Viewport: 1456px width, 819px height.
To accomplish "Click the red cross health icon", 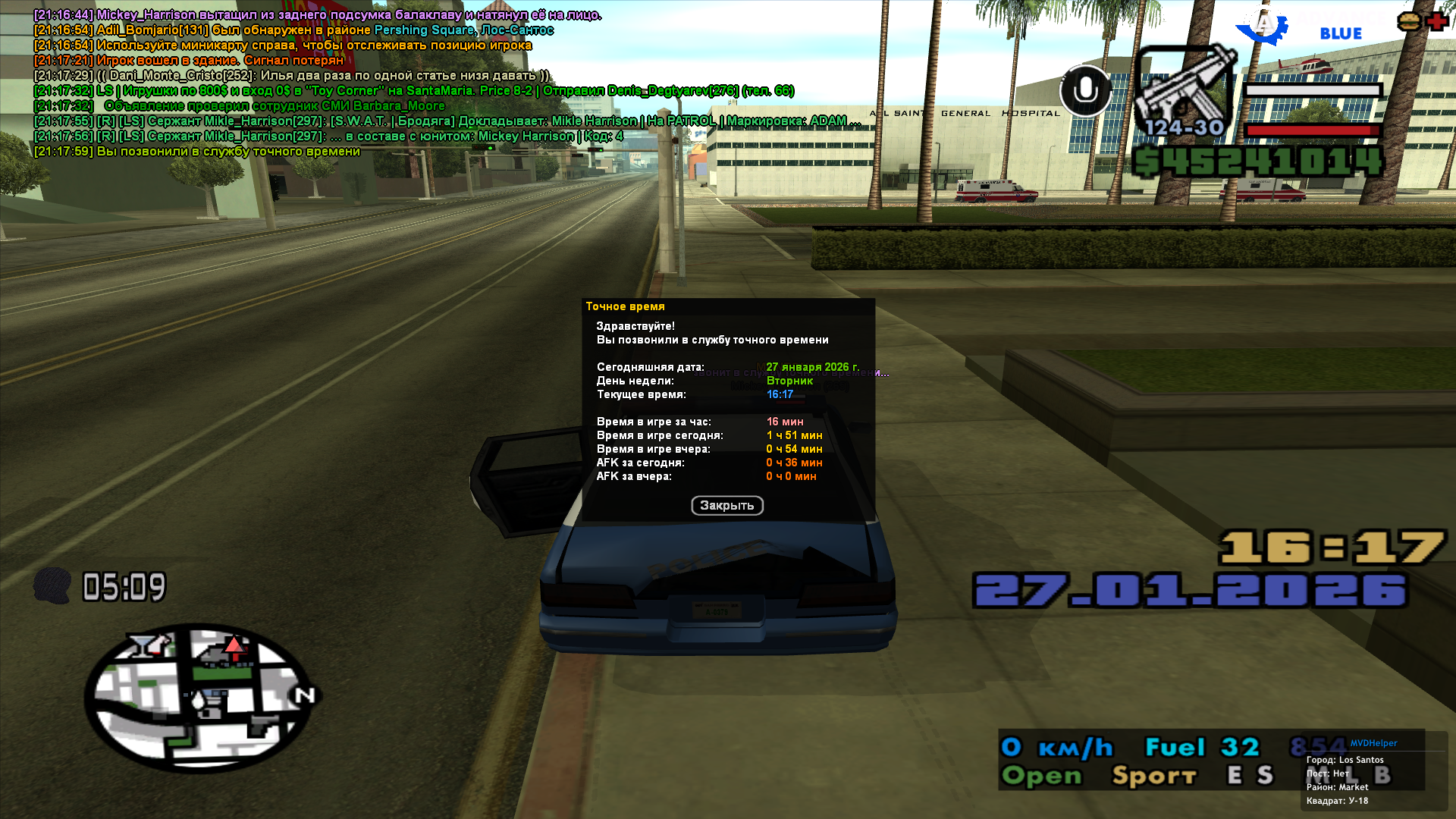I will tap(1437, 21).
